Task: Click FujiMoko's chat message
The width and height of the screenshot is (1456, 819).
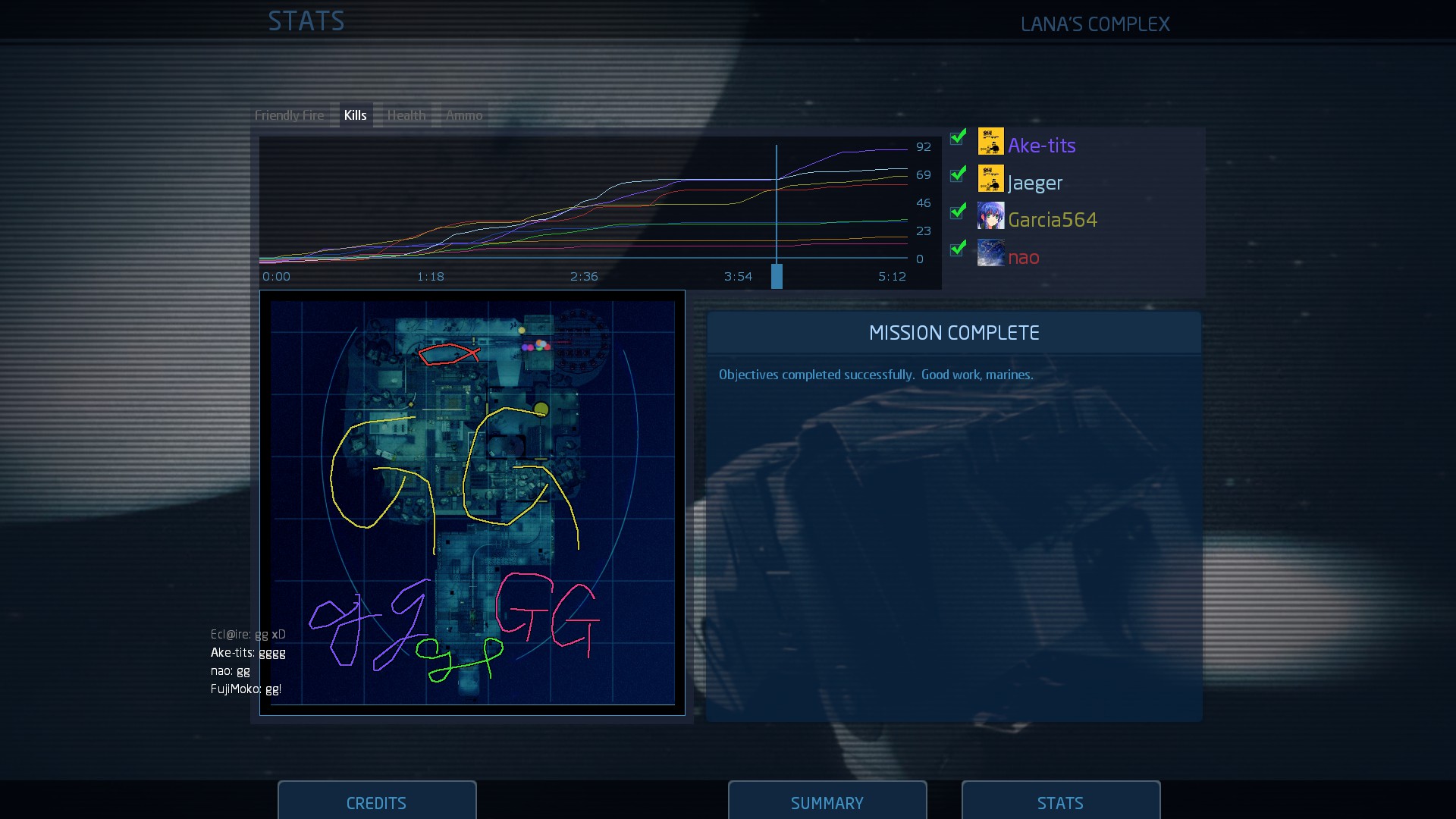Action: point(246,689)
